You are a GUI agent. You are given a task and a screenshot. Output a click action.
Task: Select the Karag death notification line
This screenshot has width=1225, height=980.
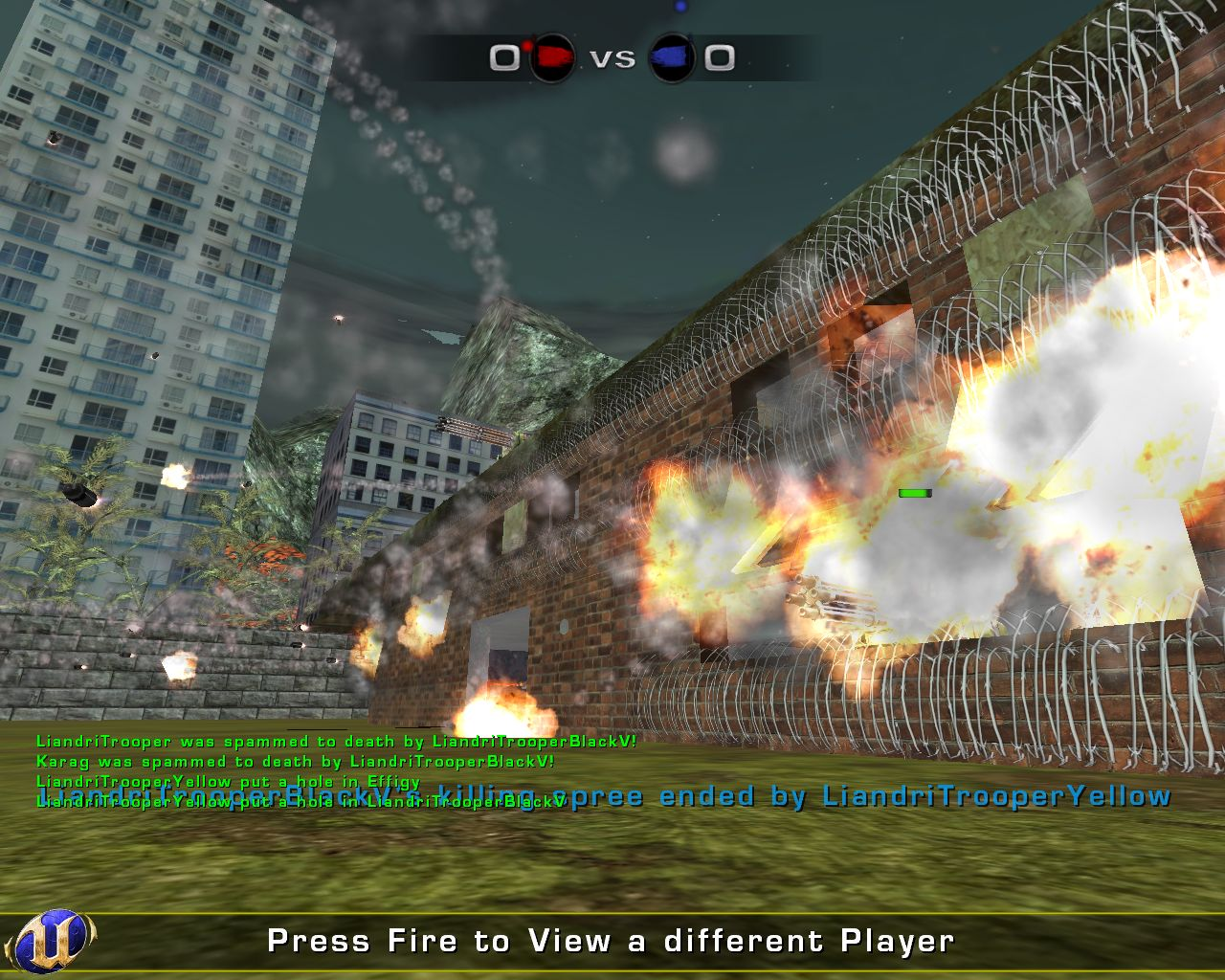[297, 762]
